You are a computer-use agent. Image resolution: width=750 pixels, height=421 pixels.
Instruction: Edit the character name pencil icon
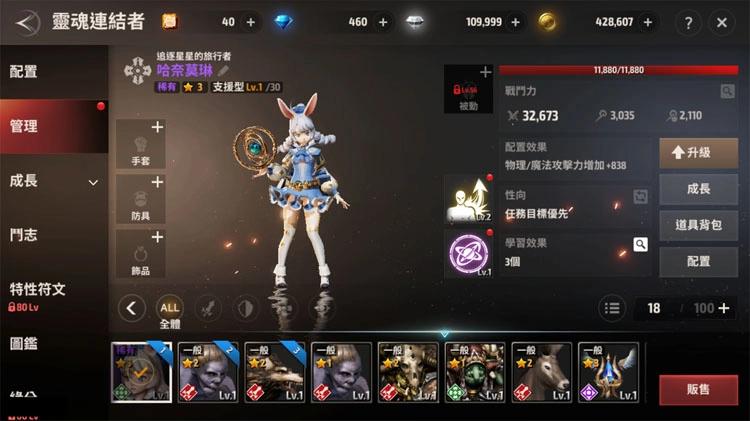(x=224, y=71)
